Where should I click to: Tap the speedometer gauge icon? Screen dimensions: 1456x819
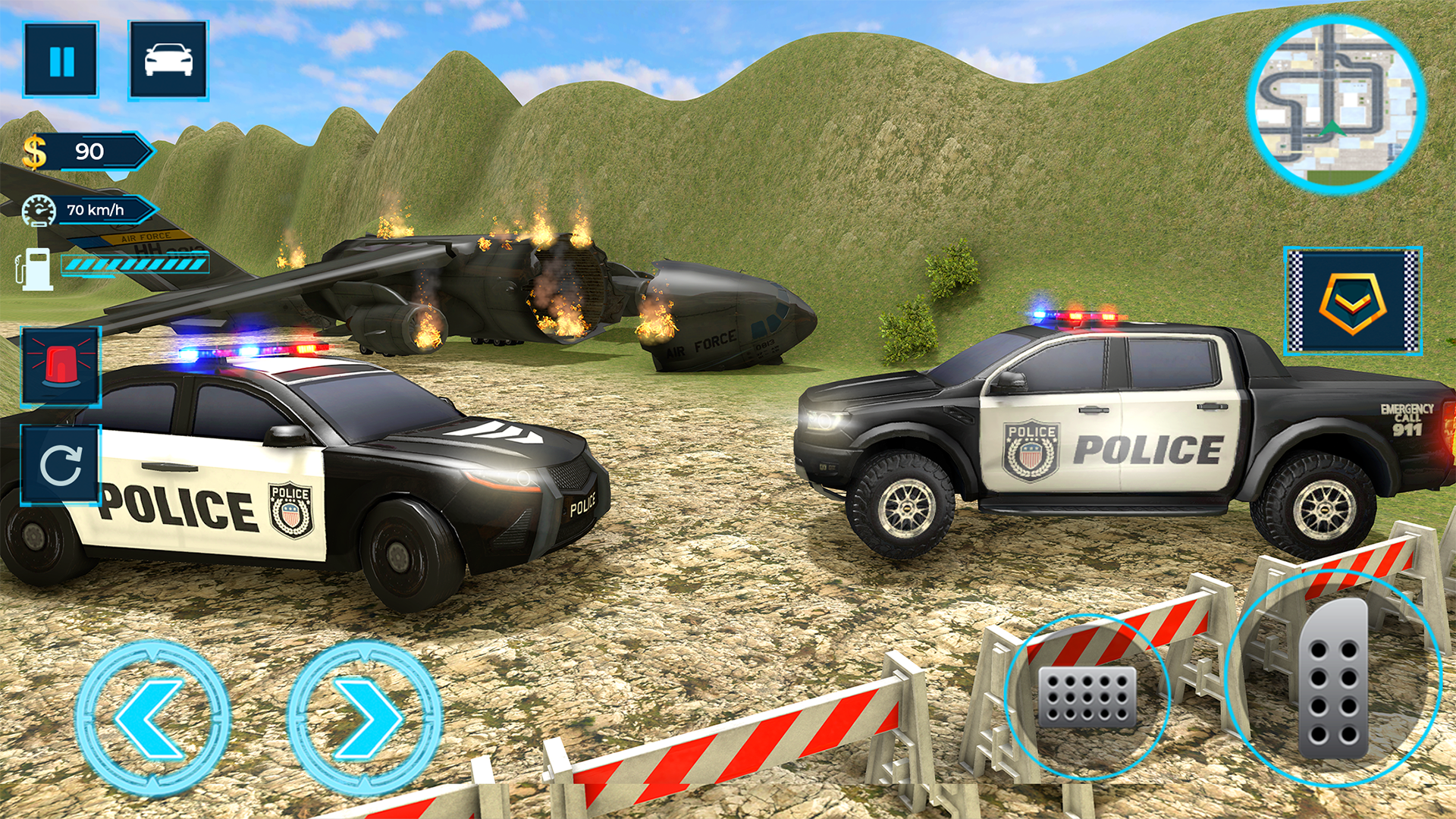pyautogui.click(x=39, y=209)
